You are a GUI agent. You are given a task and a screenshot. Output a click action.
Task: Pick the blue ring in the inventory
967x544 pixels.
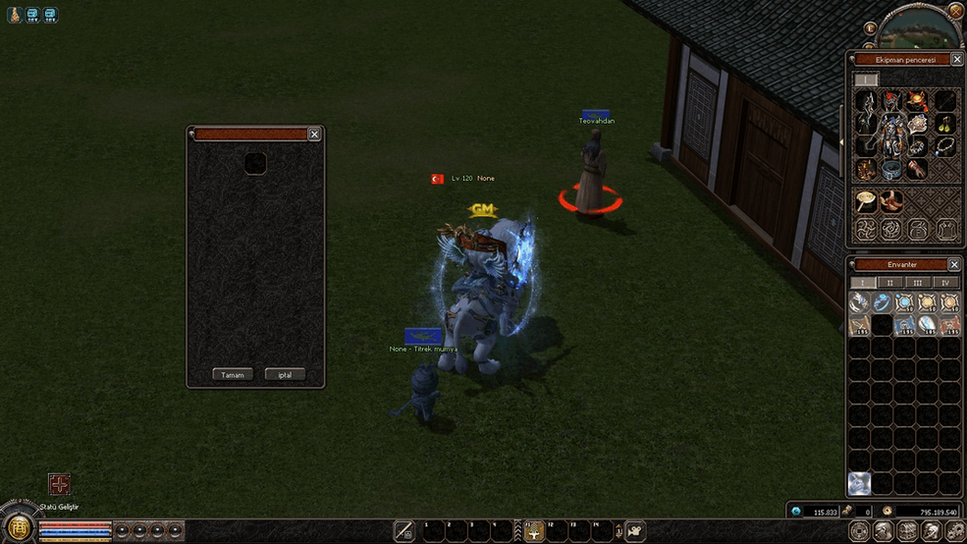882,302
